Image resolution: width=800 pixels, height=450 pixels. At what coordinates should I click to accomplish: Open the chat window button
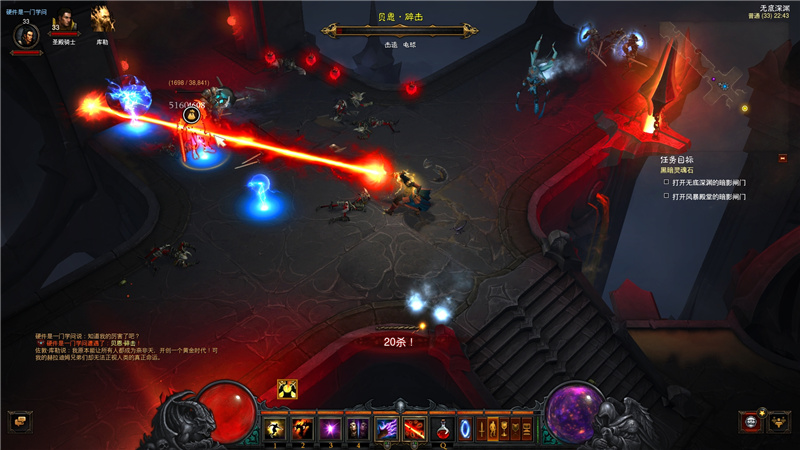[x=19, y=421]
